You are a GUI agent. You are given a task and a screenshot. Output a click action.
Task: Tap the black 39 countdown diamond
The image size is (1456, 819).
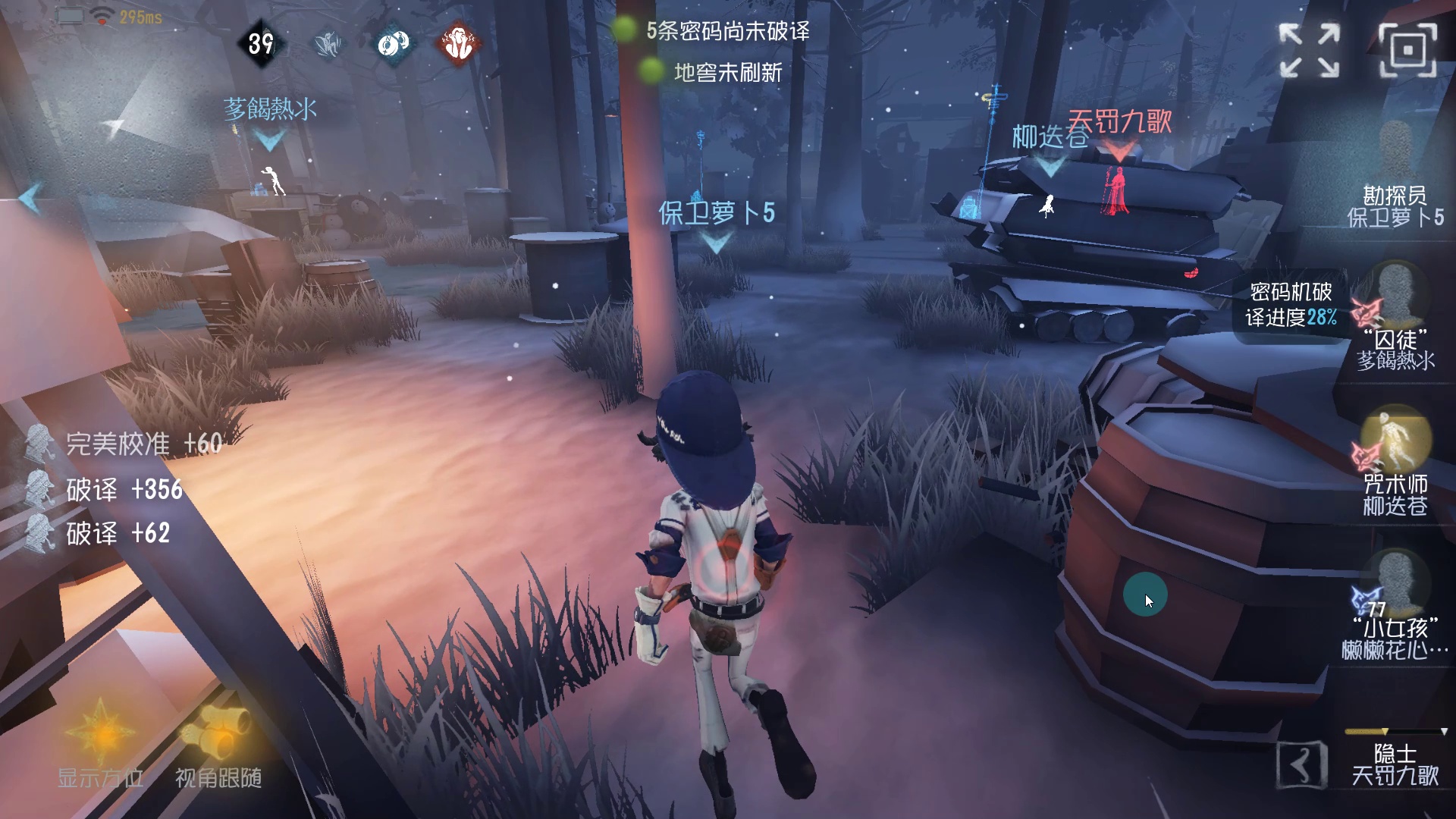point(261,45)
